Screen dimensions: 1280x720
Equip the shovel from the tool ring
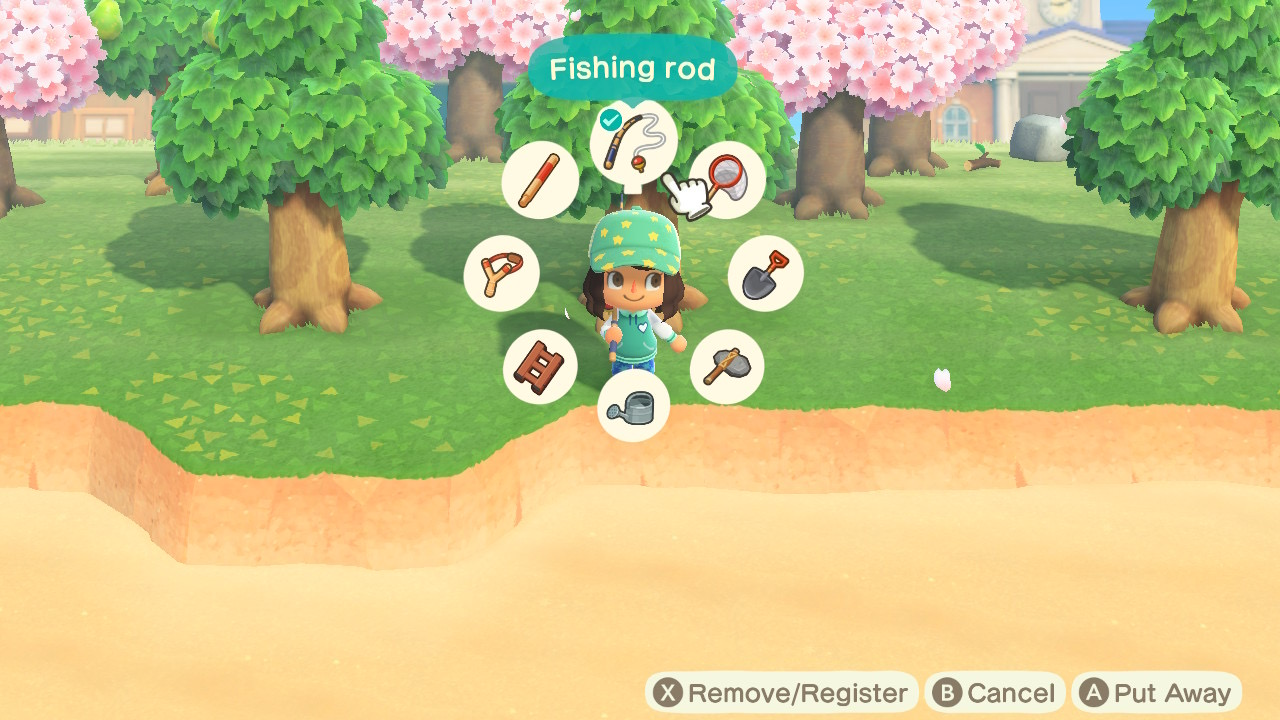pyautogui.click(x=765, y=274)
